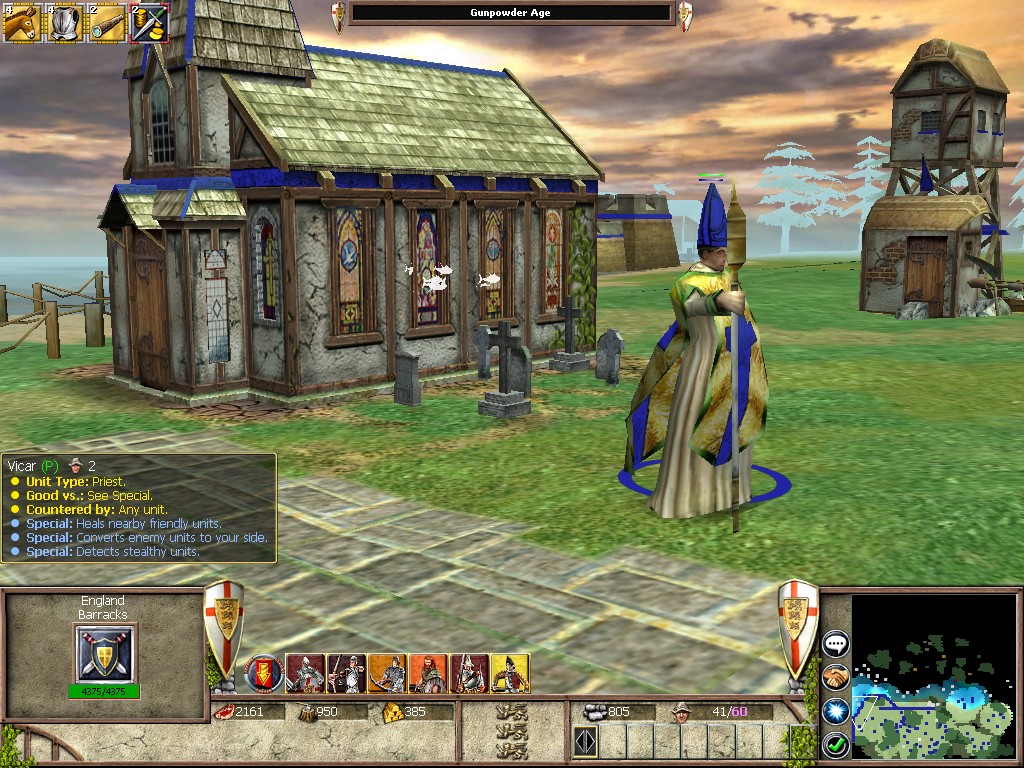
Task: Train the pointed-helmet pikeman unit
Action: [x=469, y=673]
